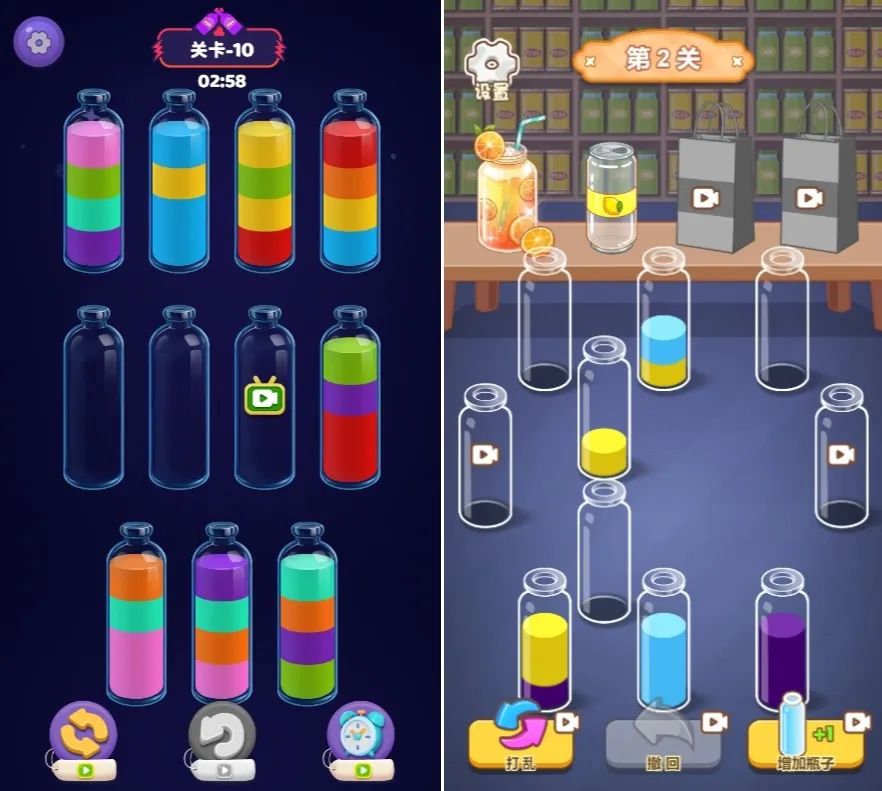
Task: Tap the yellow arrows shuffle button
Action: 83,735
